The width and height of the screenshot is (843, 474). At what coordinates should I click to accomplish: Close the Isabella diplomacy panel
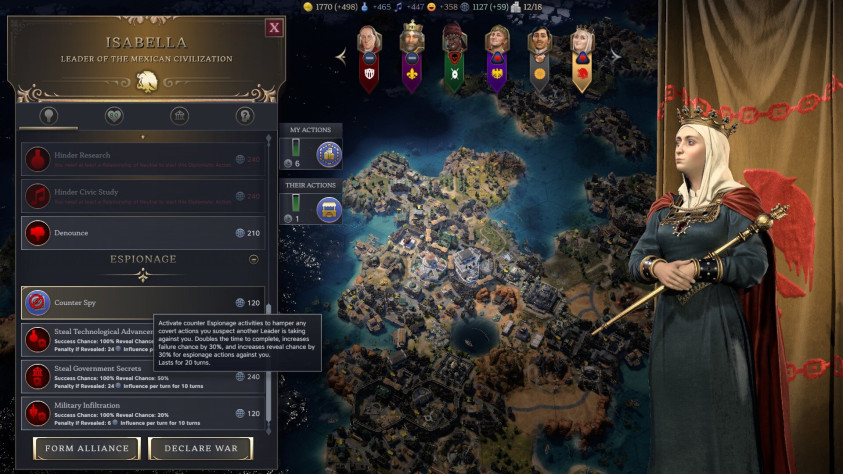pyautogui.click(x=274, y=28)
